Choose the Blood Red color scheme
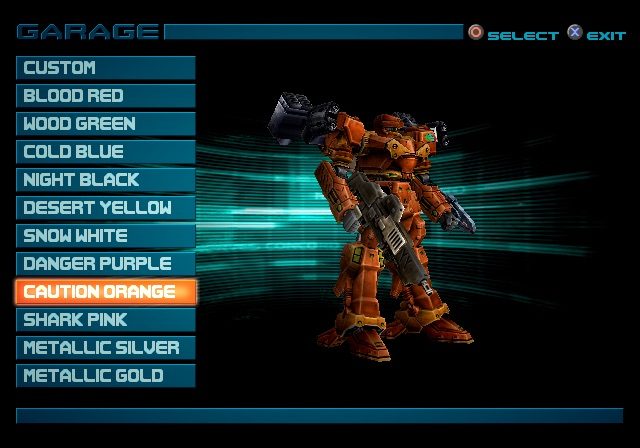 (x=105, y=96)
